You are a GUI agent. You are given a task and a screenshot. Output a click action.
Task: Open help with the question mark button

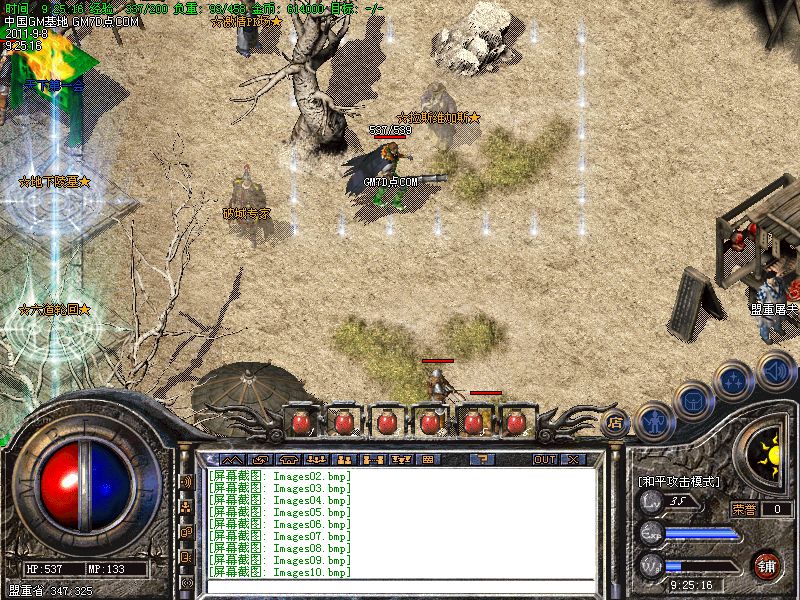click(x=482, y=459)
